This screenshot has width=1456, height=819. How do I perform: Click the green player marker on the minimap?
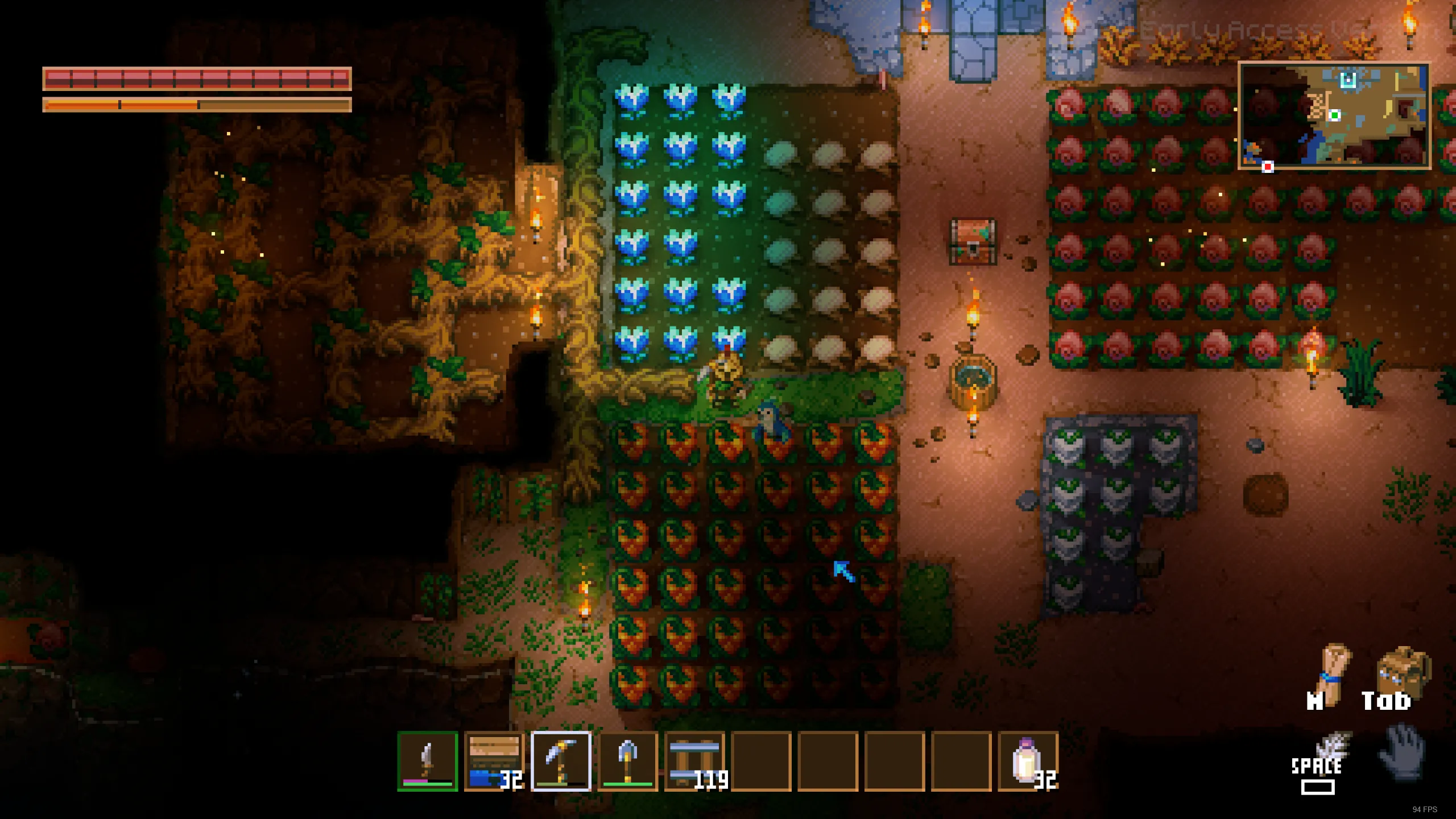(1335, 116)
